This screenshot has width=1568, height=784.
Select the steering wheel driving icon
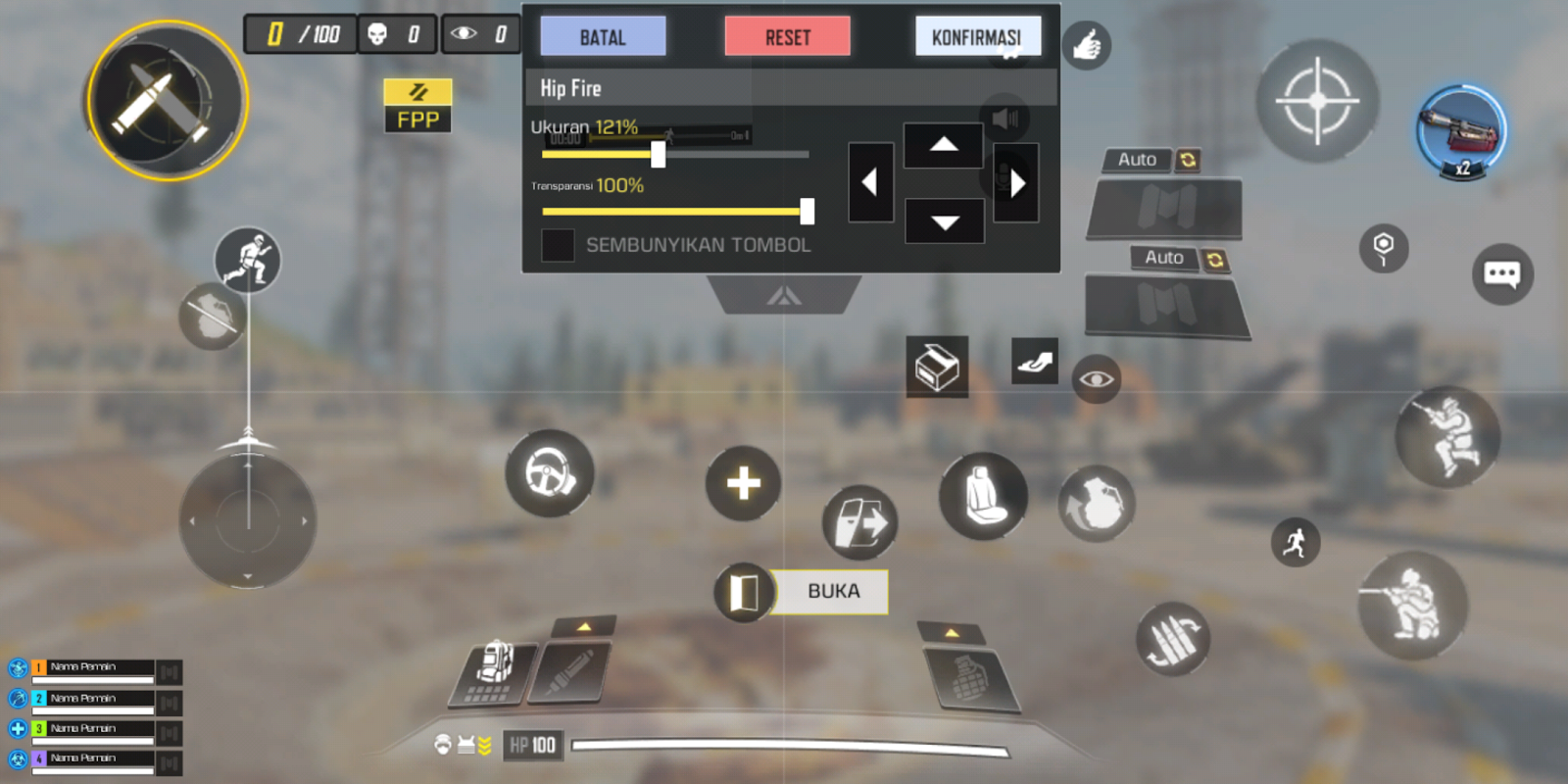[549, 473]
